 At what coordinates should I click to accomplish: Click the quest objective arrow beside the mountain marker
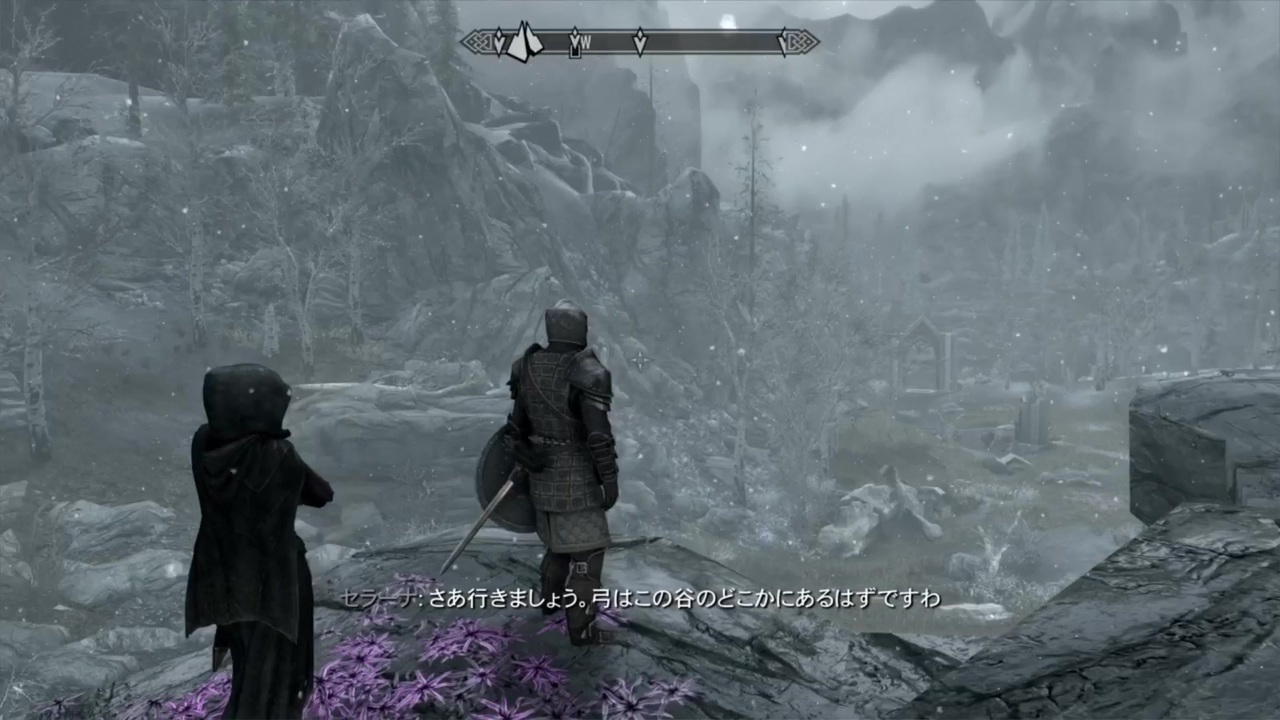pos(497,42)
